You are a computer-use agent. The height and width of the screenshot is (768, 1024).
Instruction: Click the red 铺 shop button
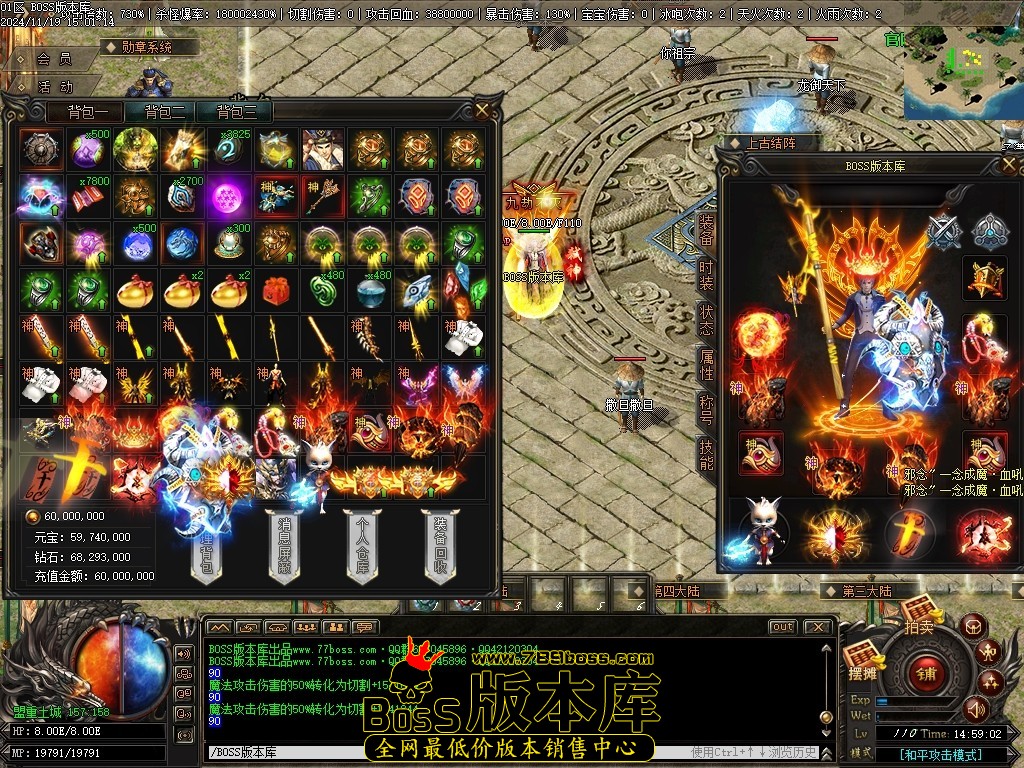click(x=925, y=674)
